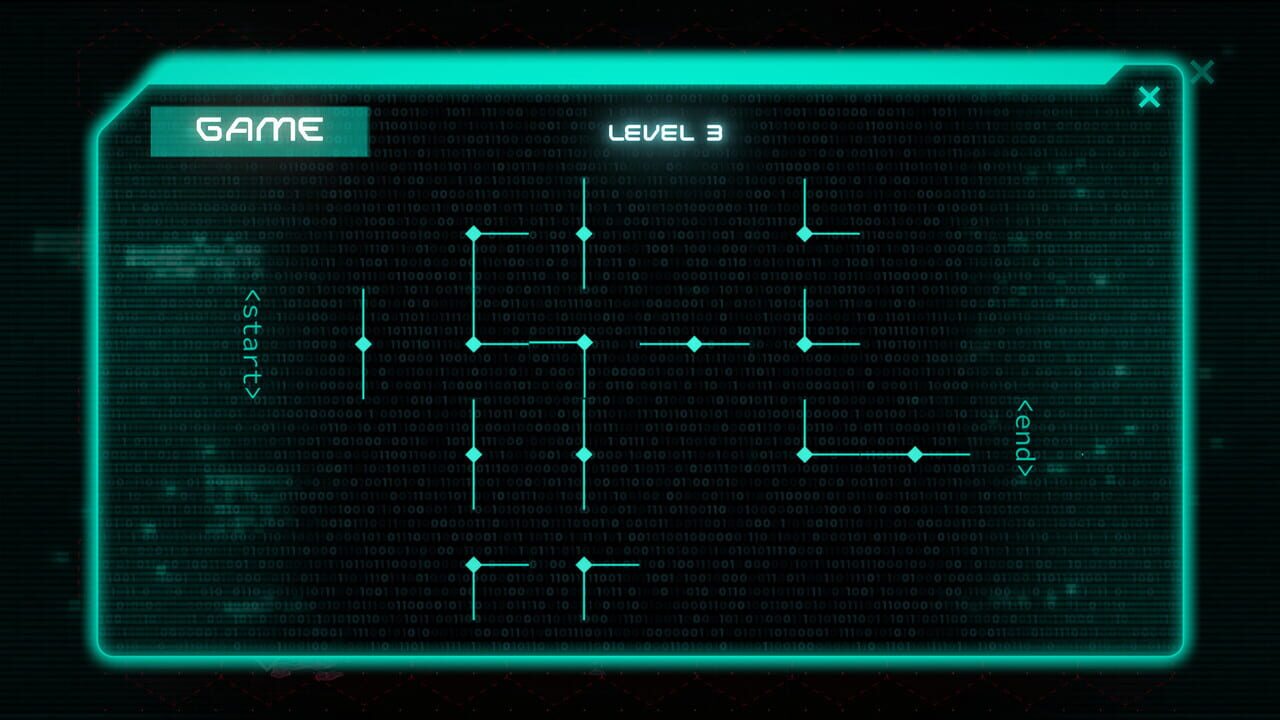This screenshot has width=1280, height=720.
Task: Rotate the L-shaped corner connector below the top-left wire
Action: (472, 232)
